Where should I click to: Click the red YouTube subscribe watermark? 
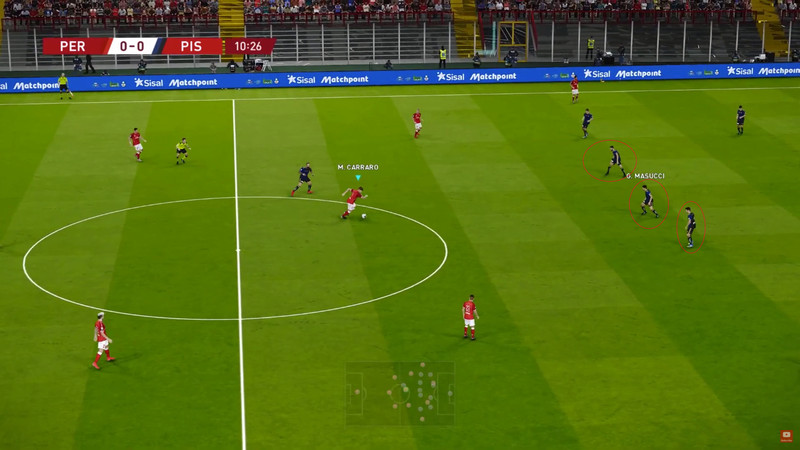tap(786, 436)
